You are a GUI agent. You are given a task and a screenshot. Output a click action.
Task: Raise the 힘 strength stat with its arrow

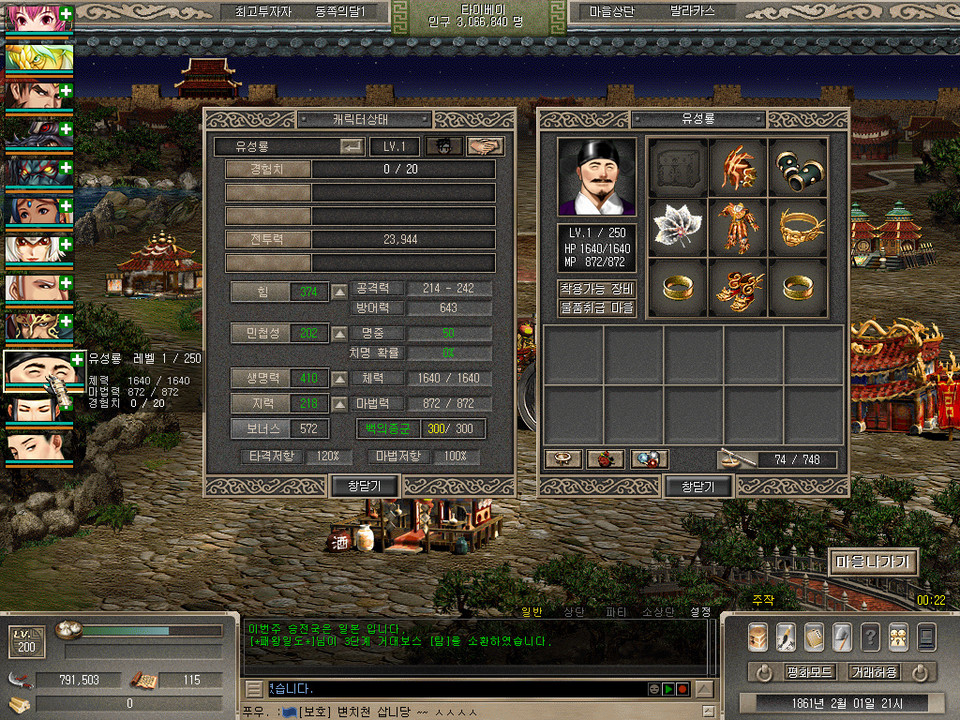tap(340, 291)
